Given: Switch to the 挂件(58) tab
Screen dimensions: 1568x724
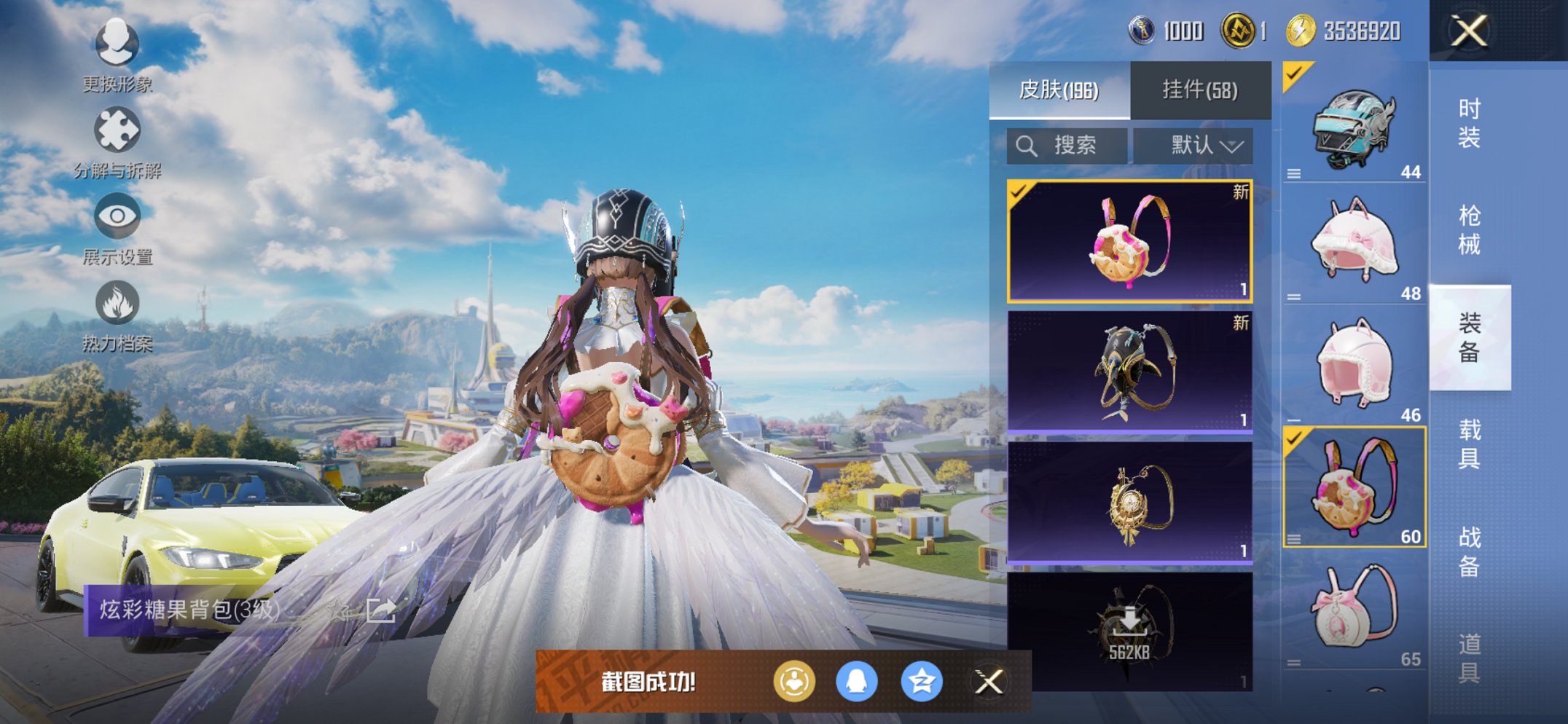Looking at the screenshot, I should click(1199, 90).
